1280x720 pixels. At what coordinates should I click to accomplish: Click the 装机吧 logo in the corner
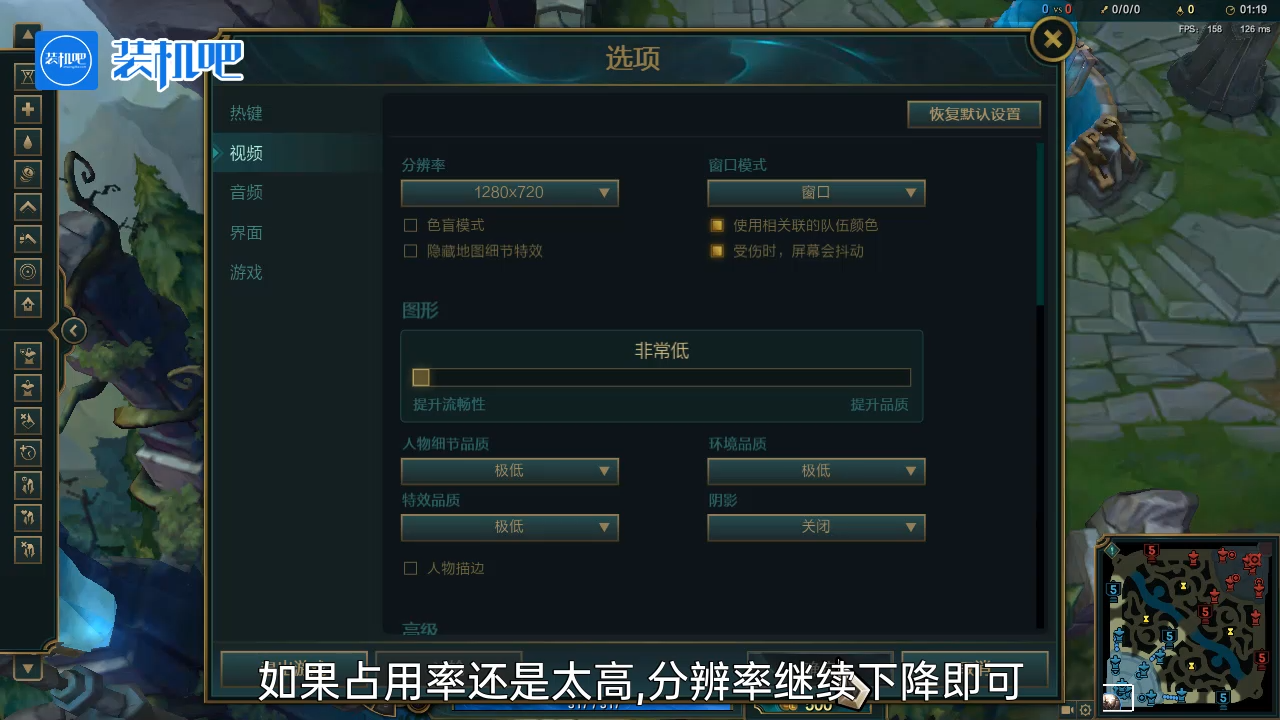[65, 60]
